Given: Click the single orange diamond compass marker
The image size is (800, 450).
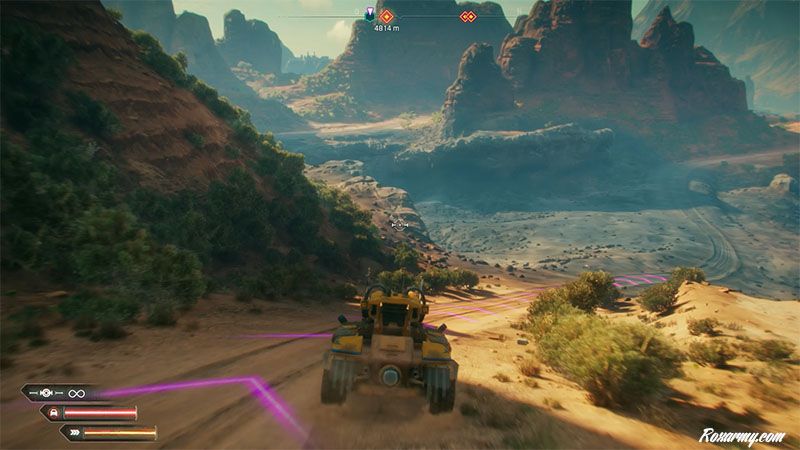Looking at the screenshot, I should pyautogui.click(x=387, y=16).
